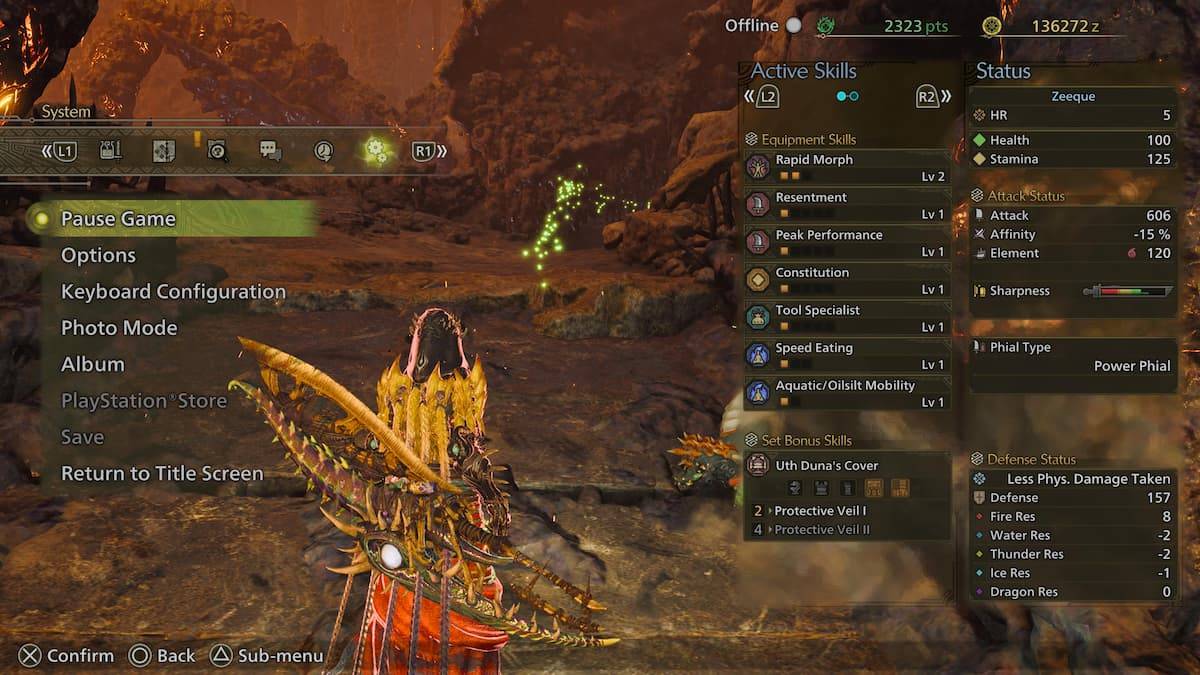Image resolution: width=1200 pixels, height=675 pixels.
Task: Switch to the speech bubbles communication tab
Action: (x=270, y=151)
